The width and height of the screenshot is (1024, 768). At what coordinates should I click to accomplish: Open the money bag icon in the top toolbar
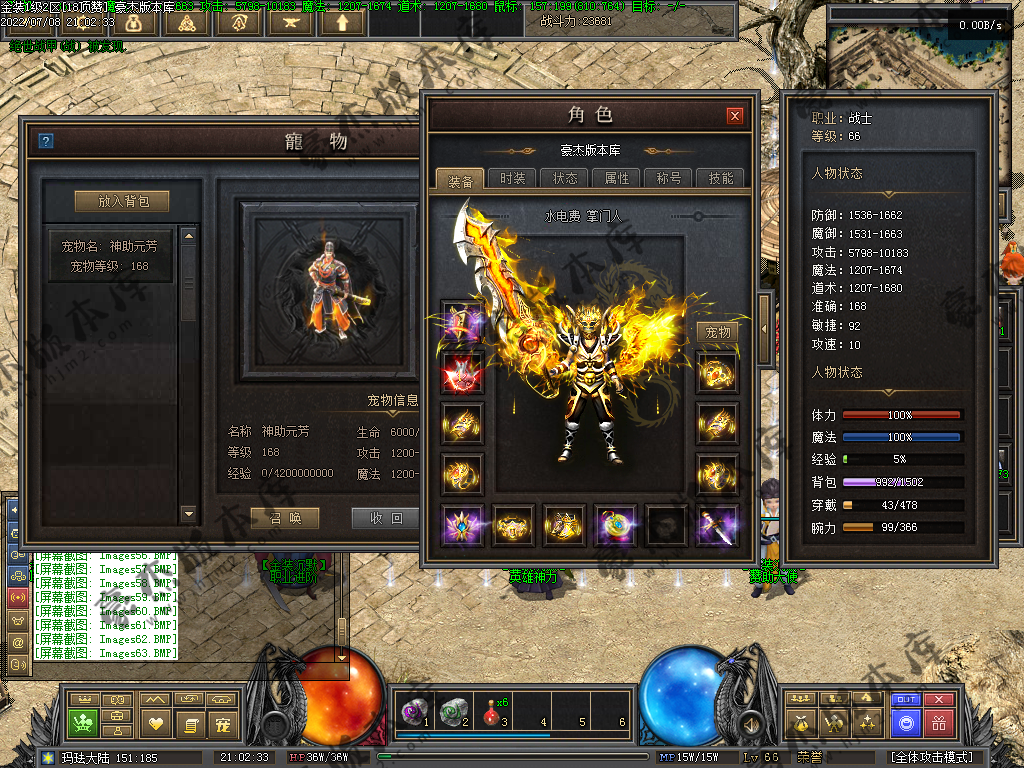click(134, 21)
